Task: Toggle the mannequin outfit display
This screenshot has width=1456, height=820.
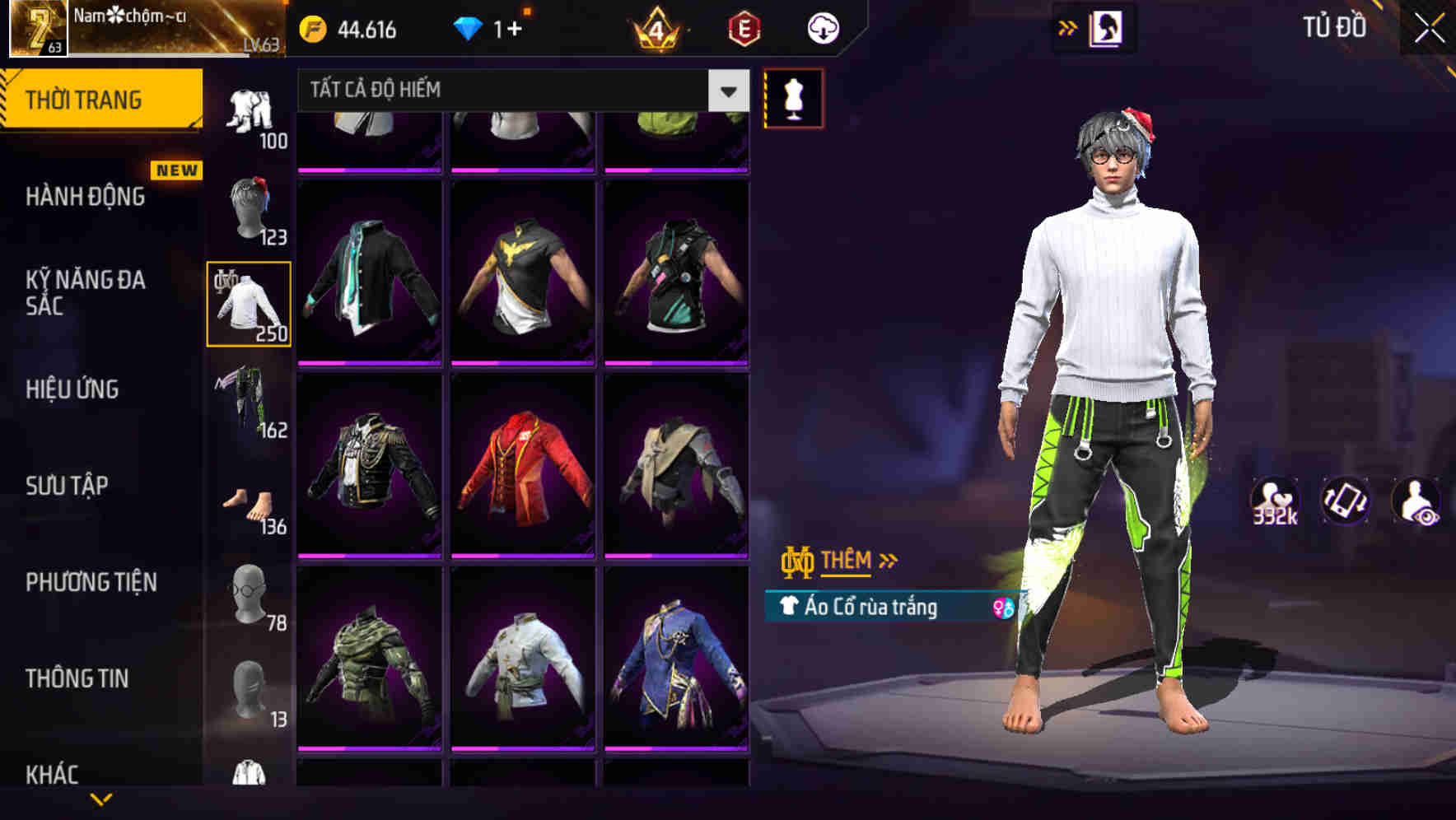Action: 793,97
